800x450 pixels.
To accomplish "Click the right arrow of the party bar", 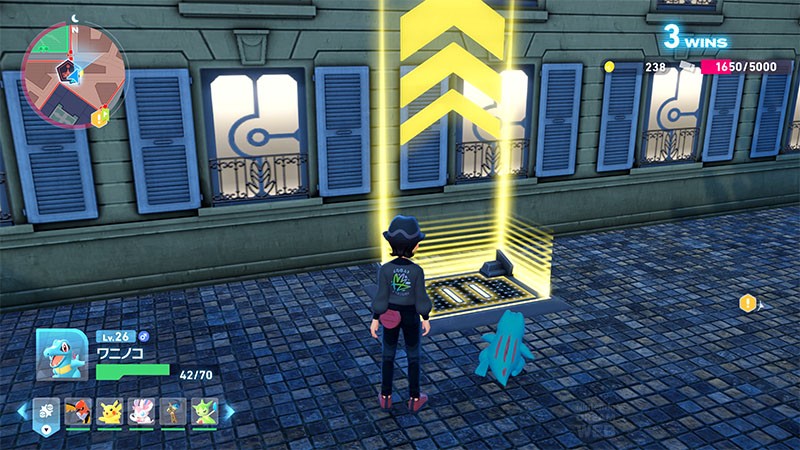I will click(x=228, y=411).
